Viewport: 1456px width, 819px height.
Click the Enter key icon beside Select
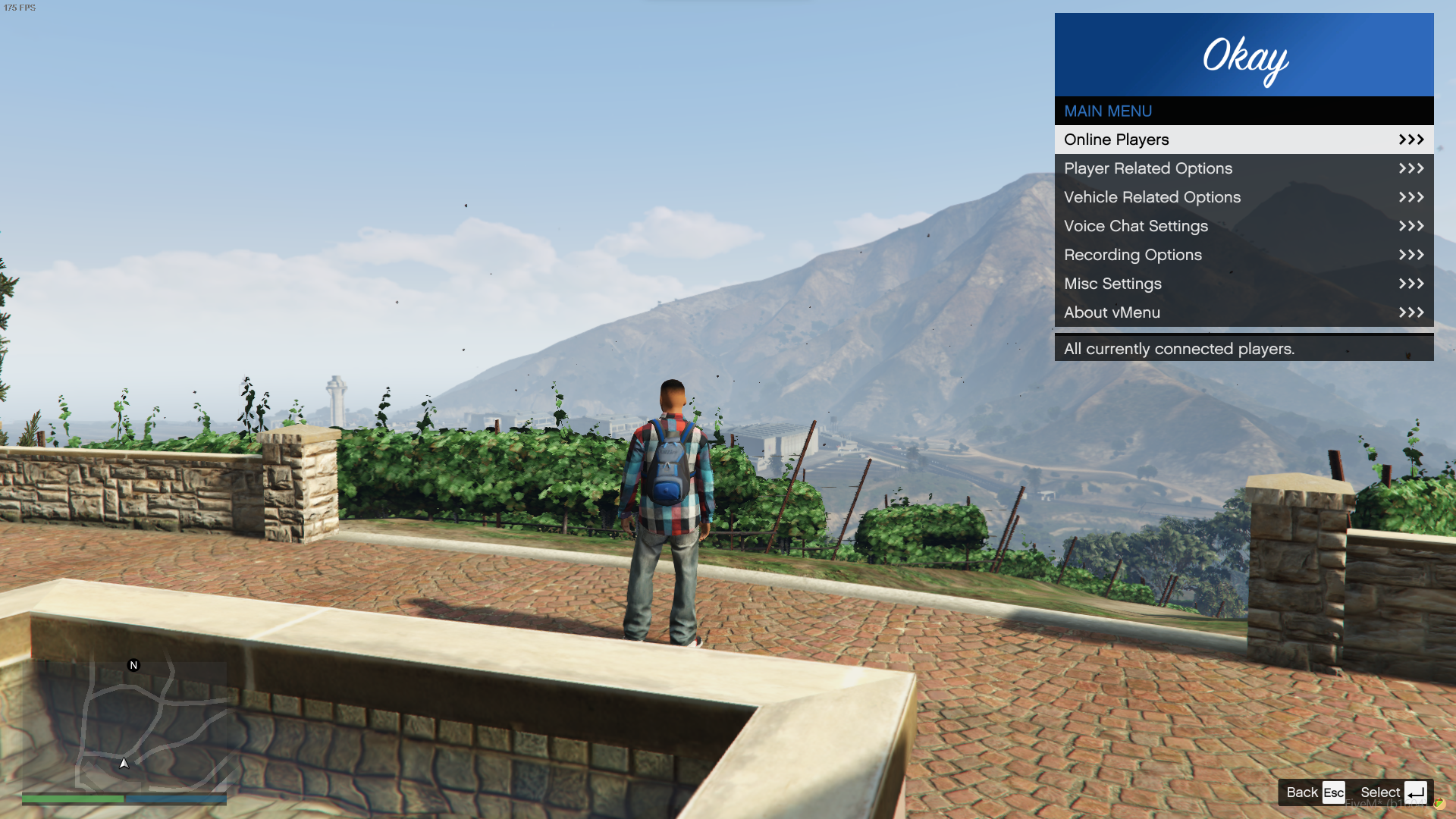1417,792
